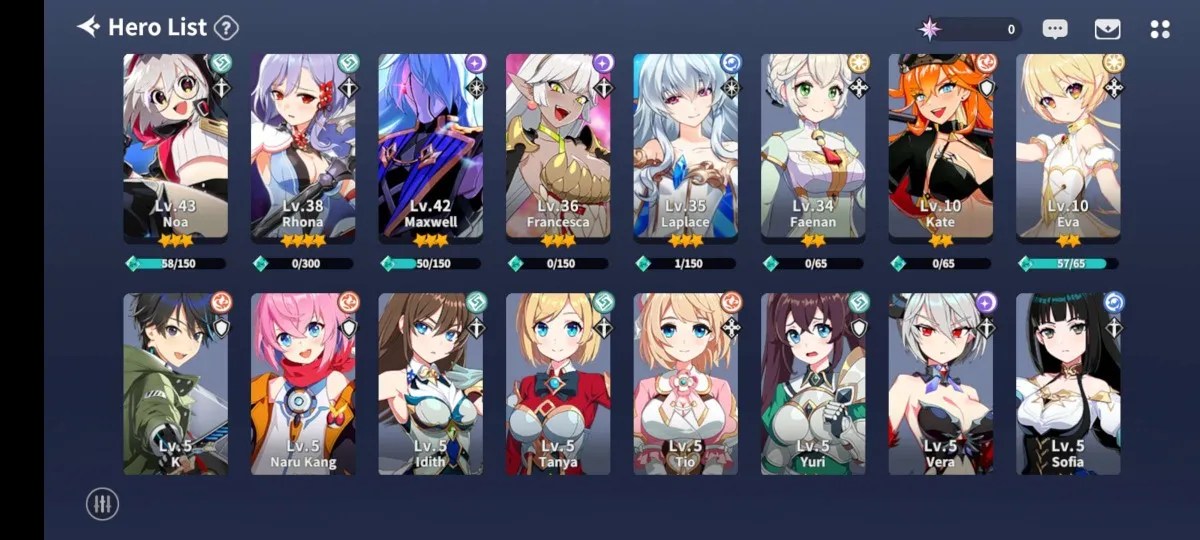Viewport: 1200px width, 540px height.
Task: View the Vera hero card
Action: [x=940, y=384]
